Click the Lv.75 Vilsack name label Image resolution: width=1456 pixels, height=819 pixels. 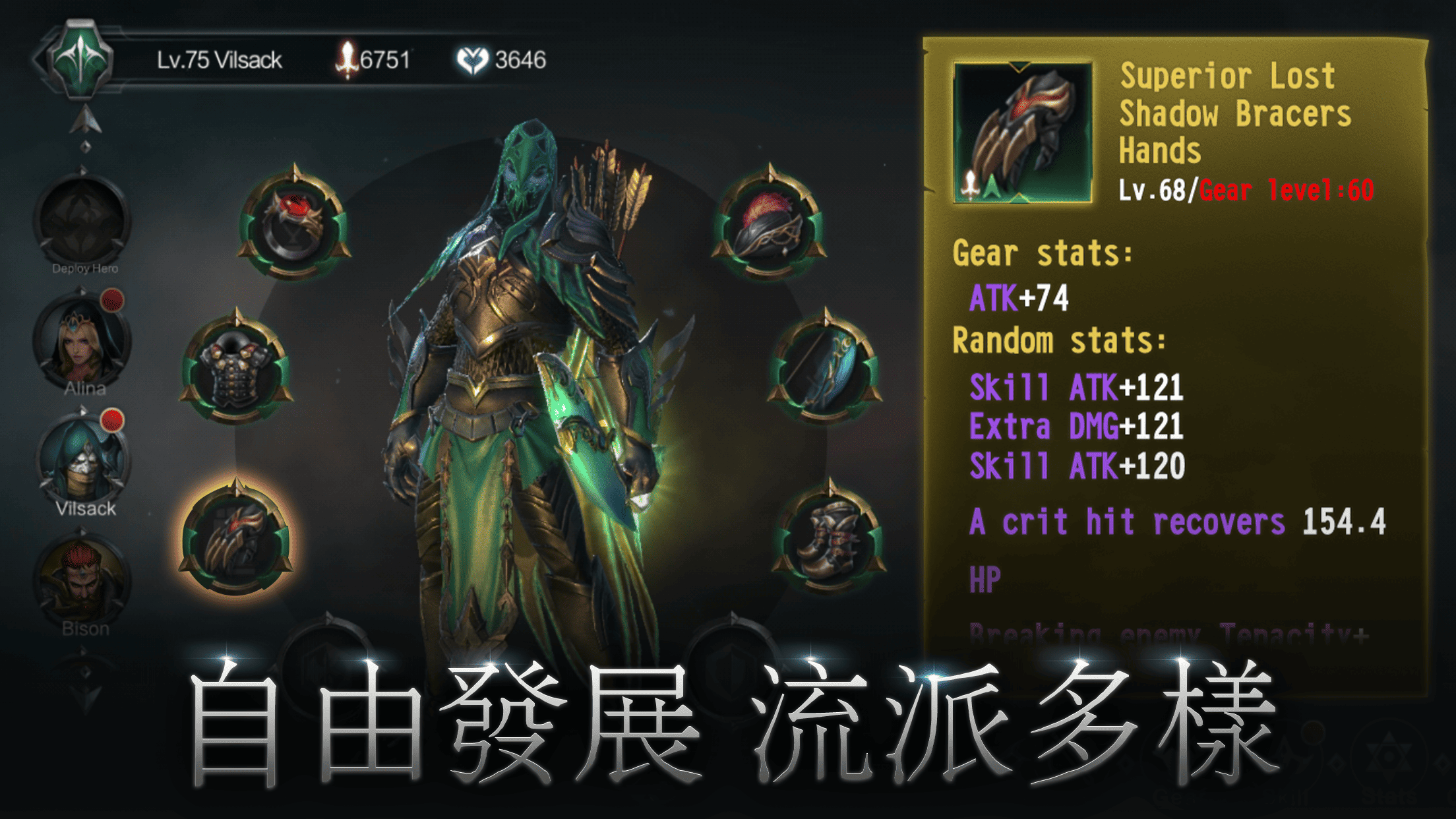point(221,58)
